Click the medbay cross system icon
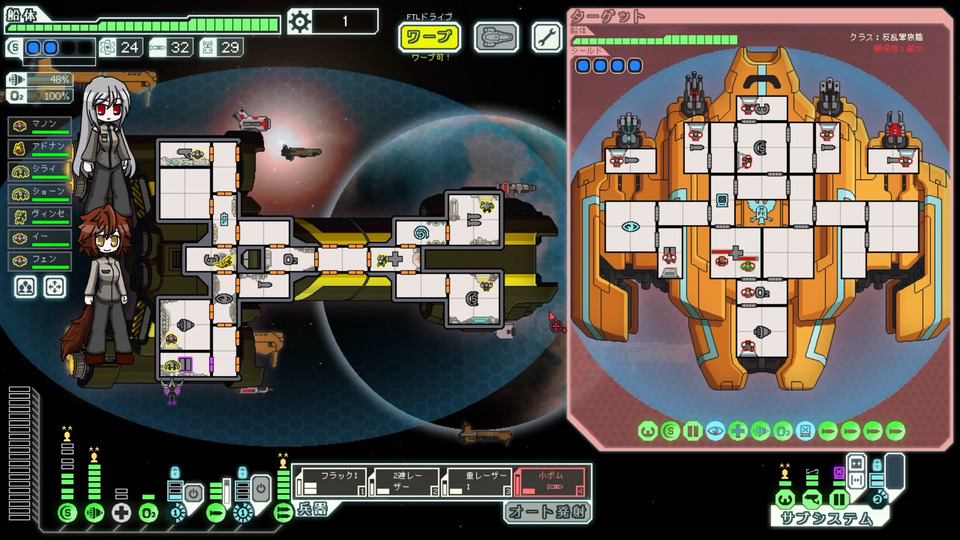Viewport: 960px width, 540px height. coord(122,514)
